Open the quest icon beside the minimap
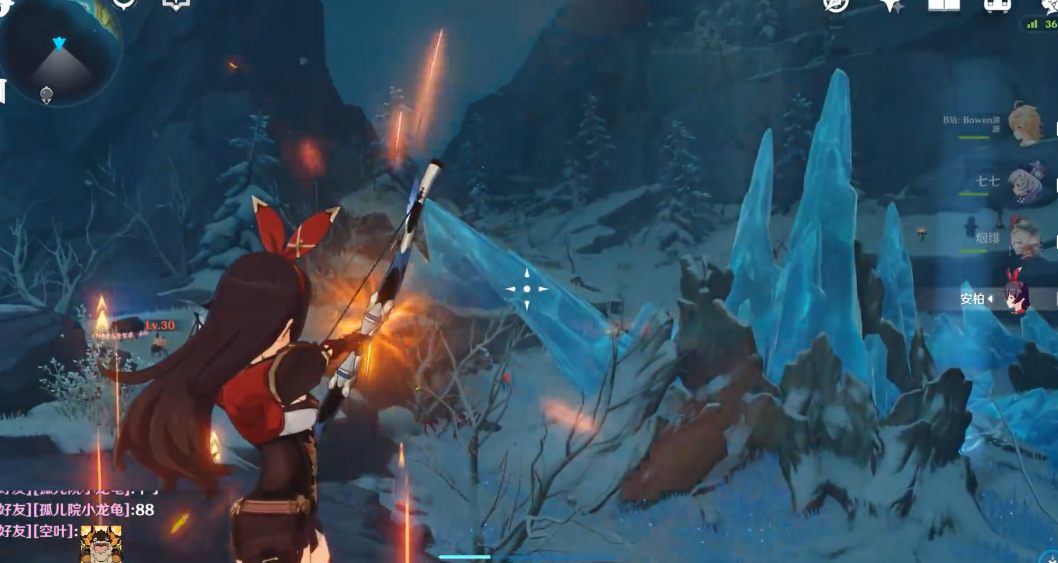Image resolution: width=1058 pixels, height=563 pixels. (x=125, y=4)
